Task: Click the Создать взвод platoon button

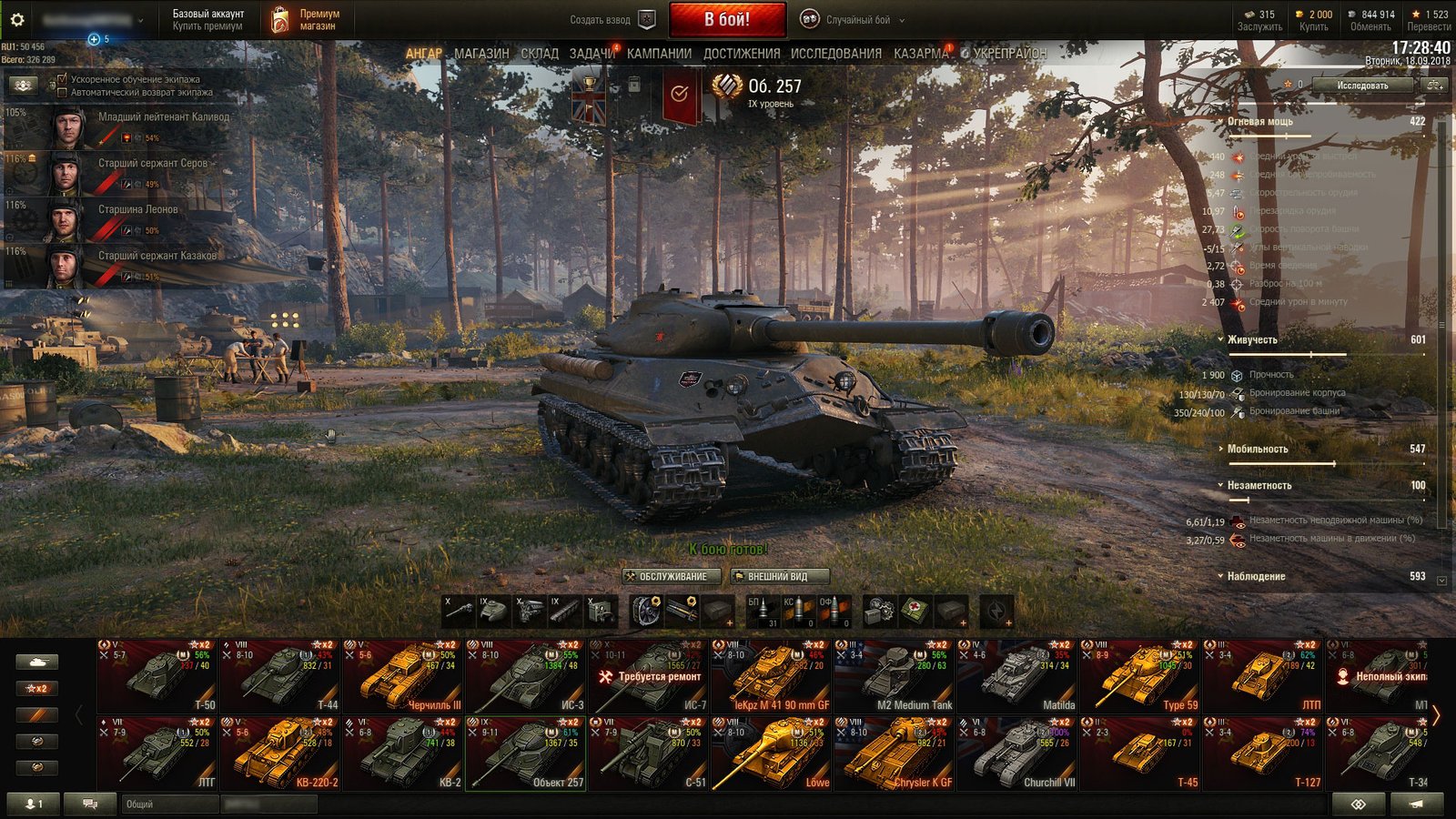Action: click(x=612, y=19)
